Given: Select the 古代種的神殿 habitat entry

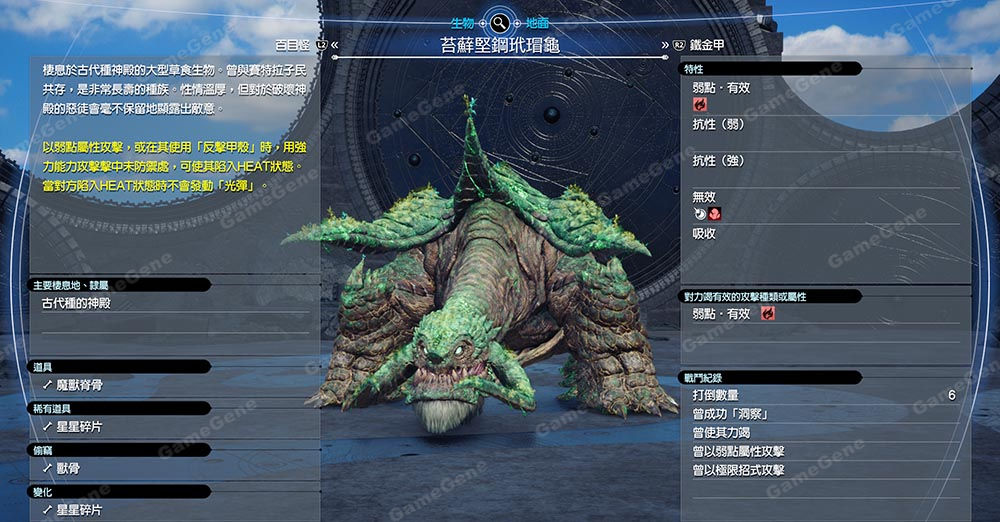Looking at the screenshot, I should 84,303.
